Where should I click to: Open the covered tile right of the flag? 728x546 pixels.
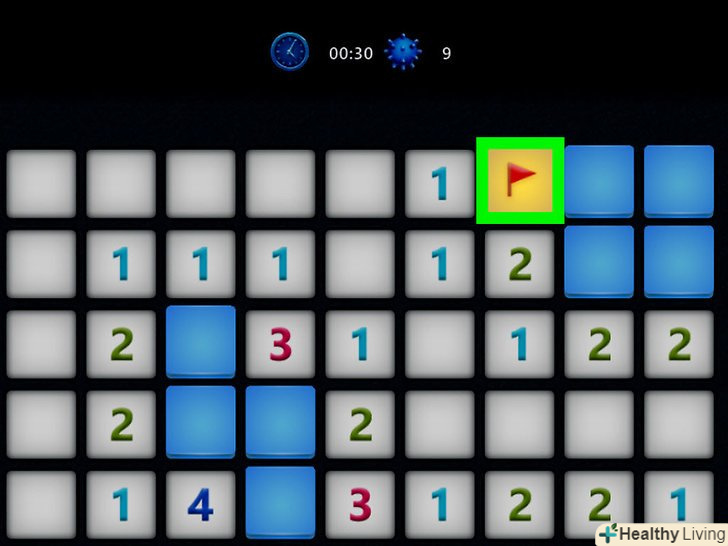tap(599, 181)
